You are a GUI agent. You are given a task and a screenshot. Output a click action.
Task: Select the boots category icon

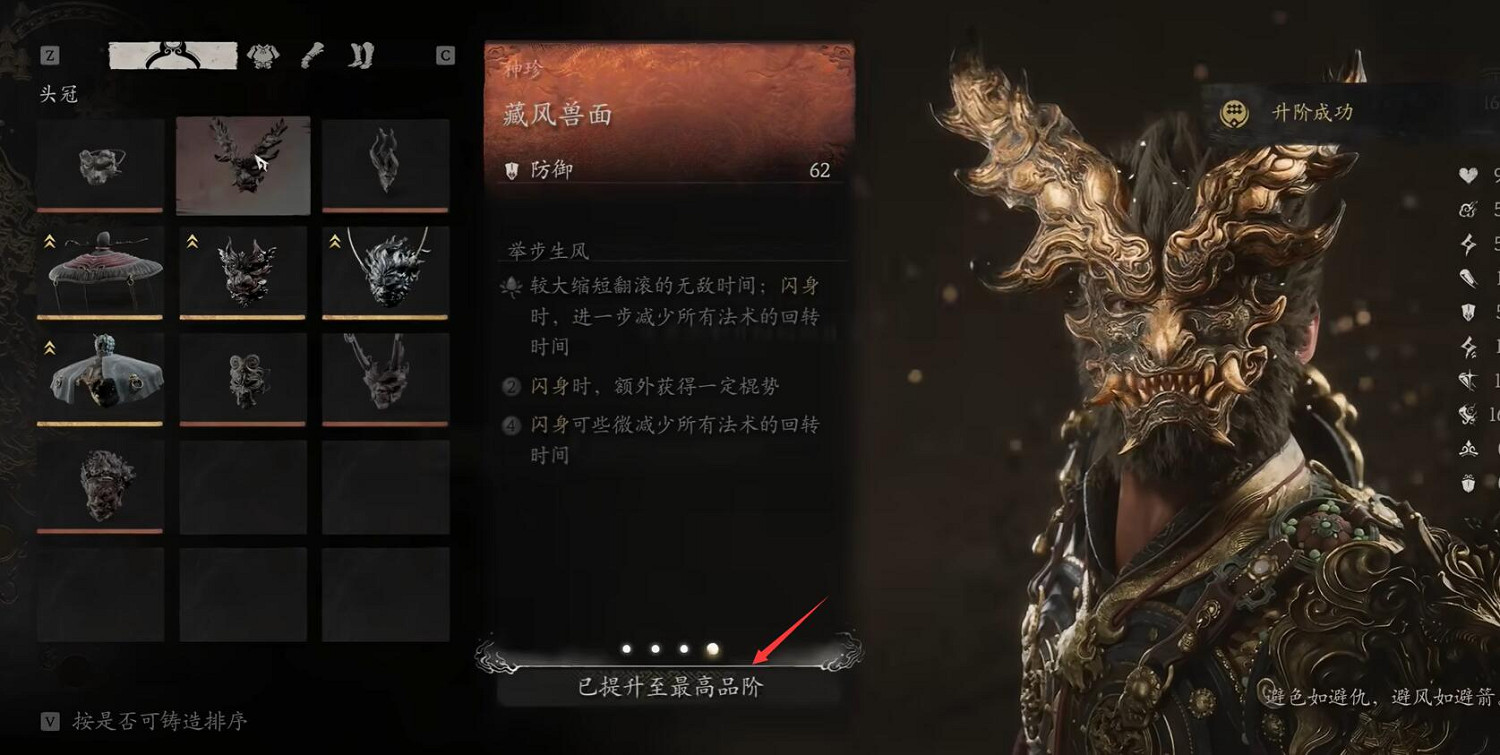pyautogui.click(x=361, y=55)
